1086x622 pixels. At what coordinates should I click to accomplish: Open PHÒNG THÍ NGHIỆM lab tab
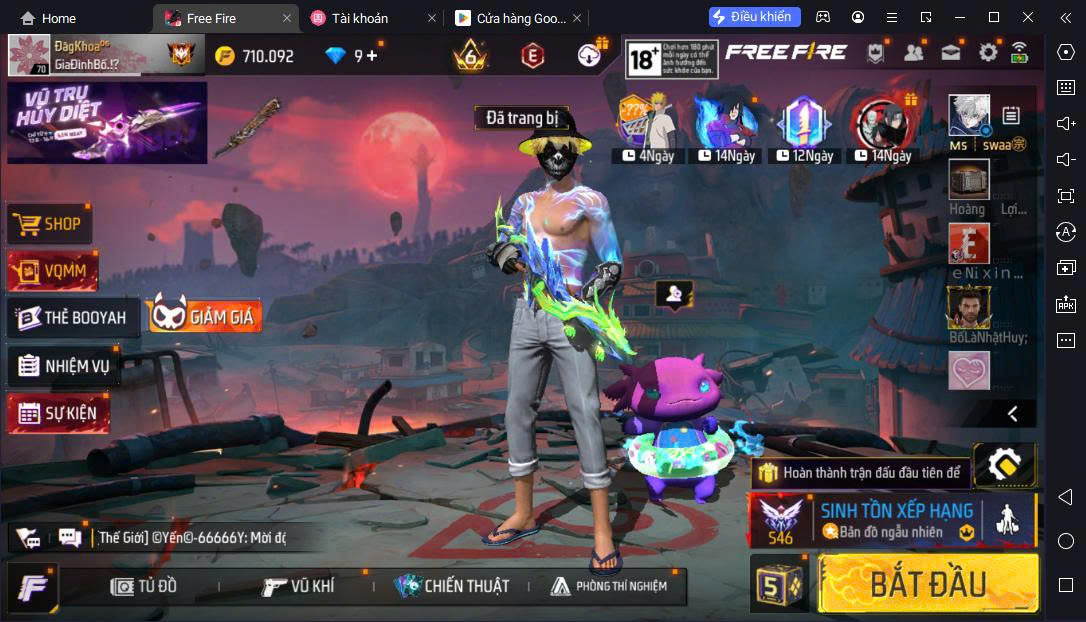click(608, 586)
